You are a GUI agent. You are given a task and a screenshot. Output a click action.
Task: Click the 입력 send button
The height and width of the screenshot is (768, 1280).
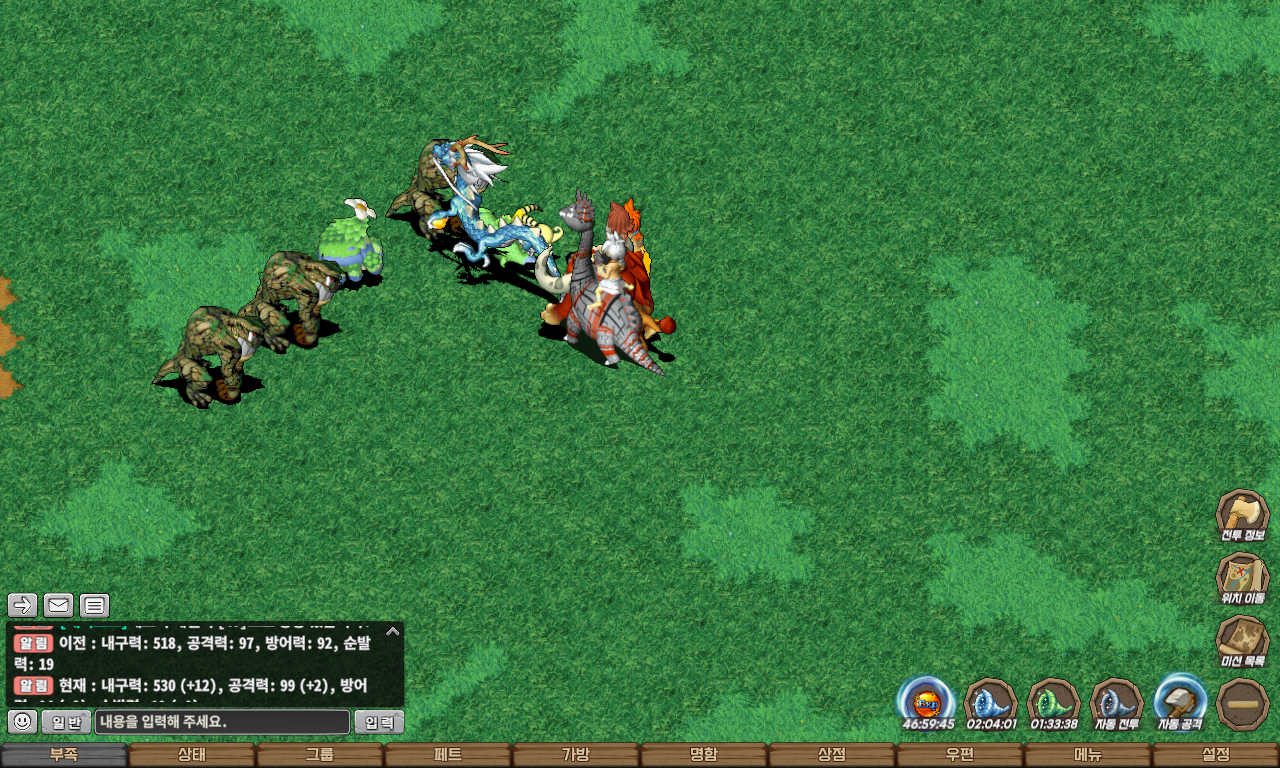(x=379, y=722)
